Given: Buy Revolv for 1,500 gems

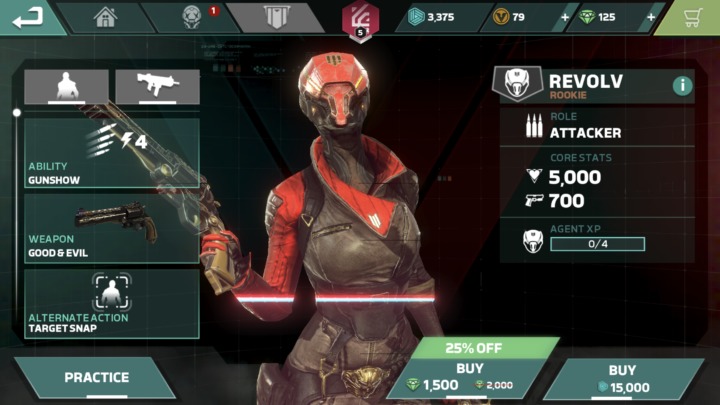Looking at the screenshot, I should pyautogui.click(x=470, y=377).
